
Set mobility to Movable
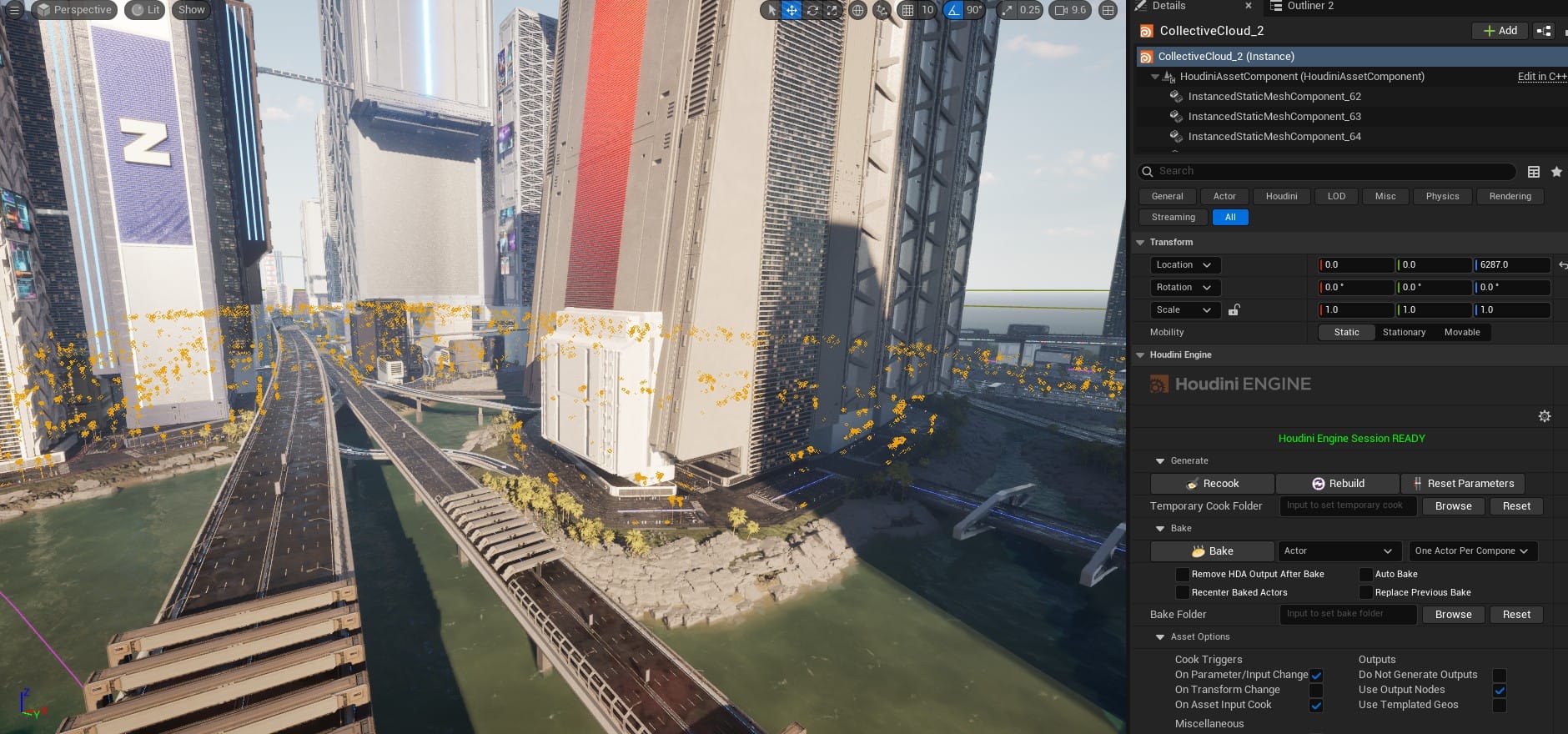coord(1462,332)
